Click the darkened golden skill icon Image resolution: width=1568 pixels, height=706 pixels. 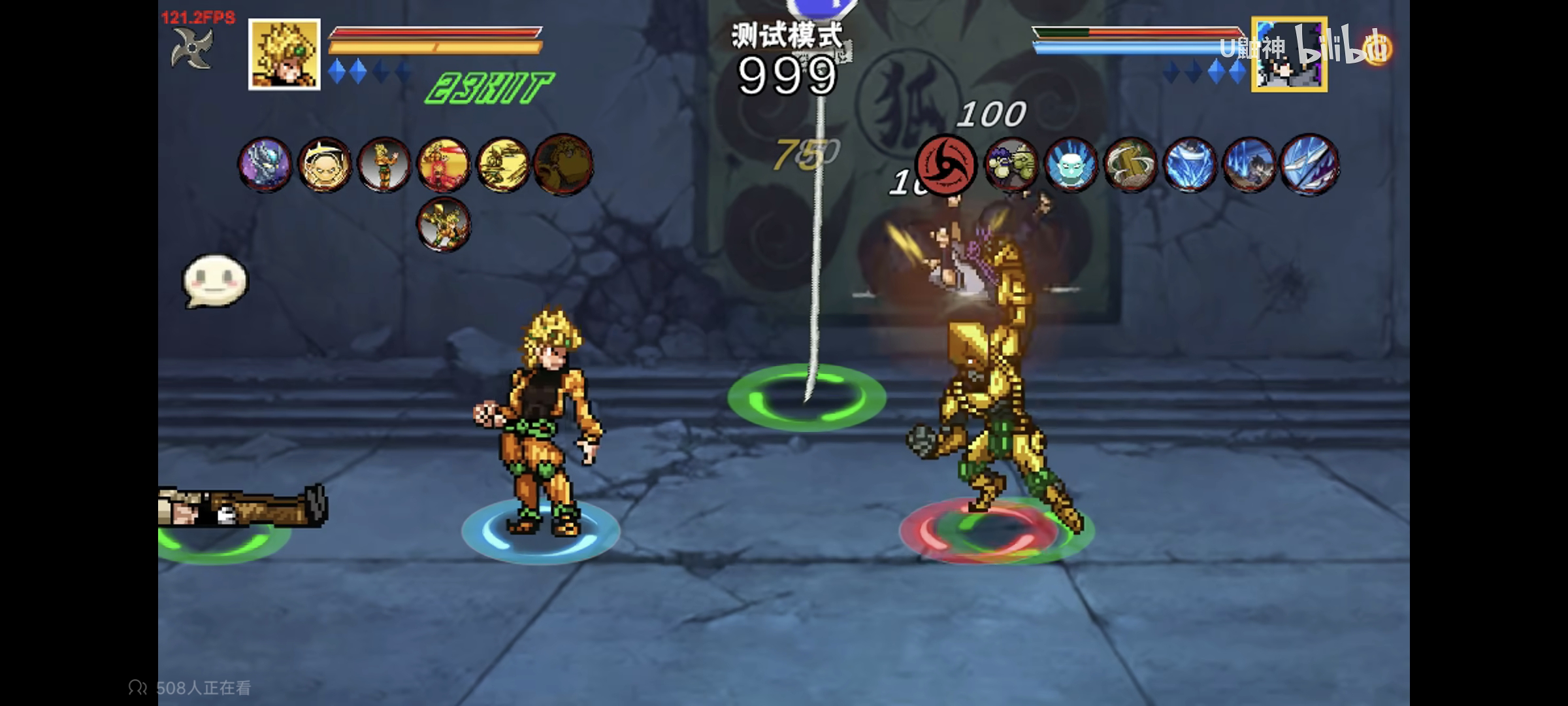click(563, 165)
